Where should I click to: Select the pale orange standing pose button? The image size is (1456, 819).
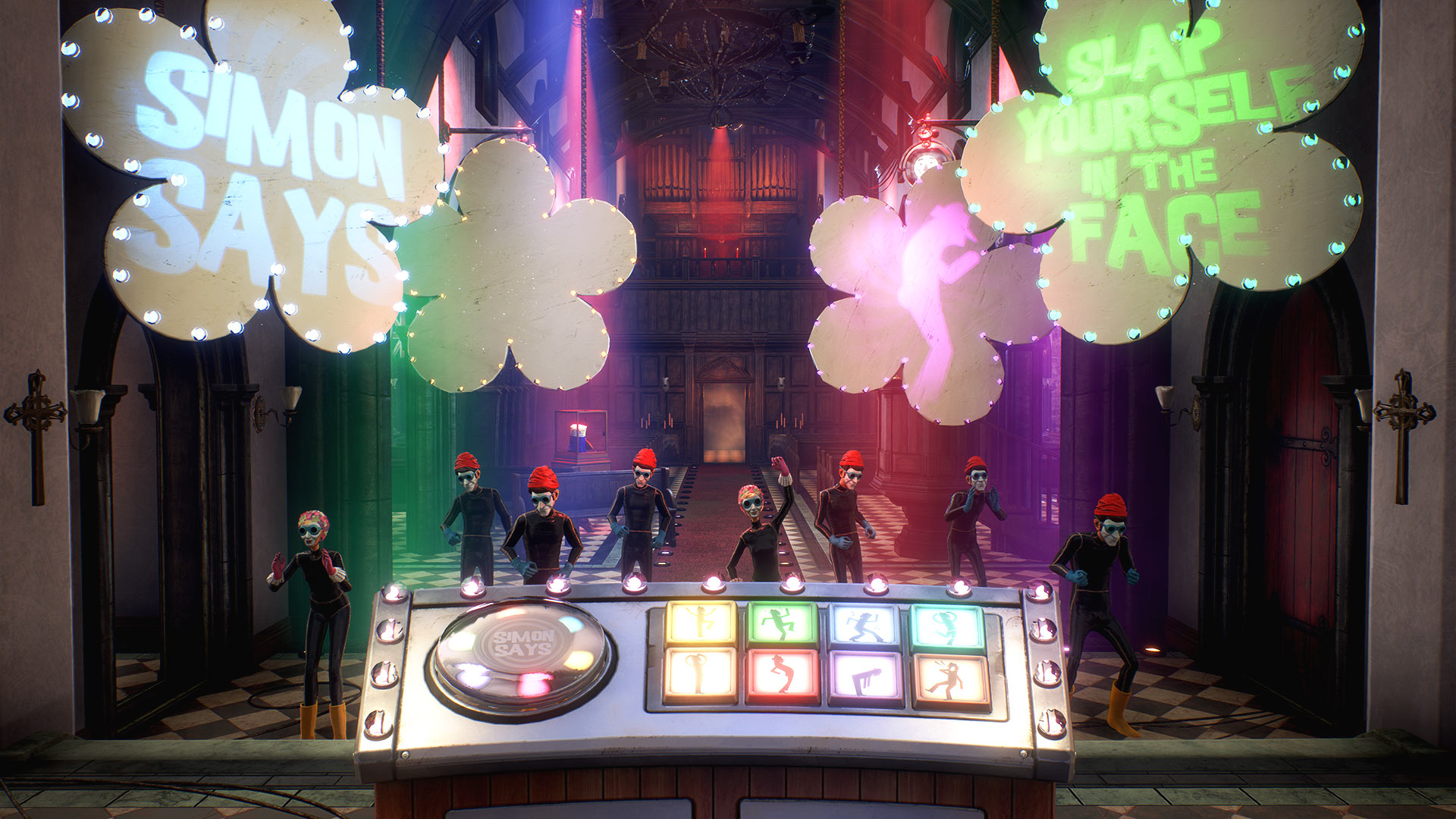701,675
